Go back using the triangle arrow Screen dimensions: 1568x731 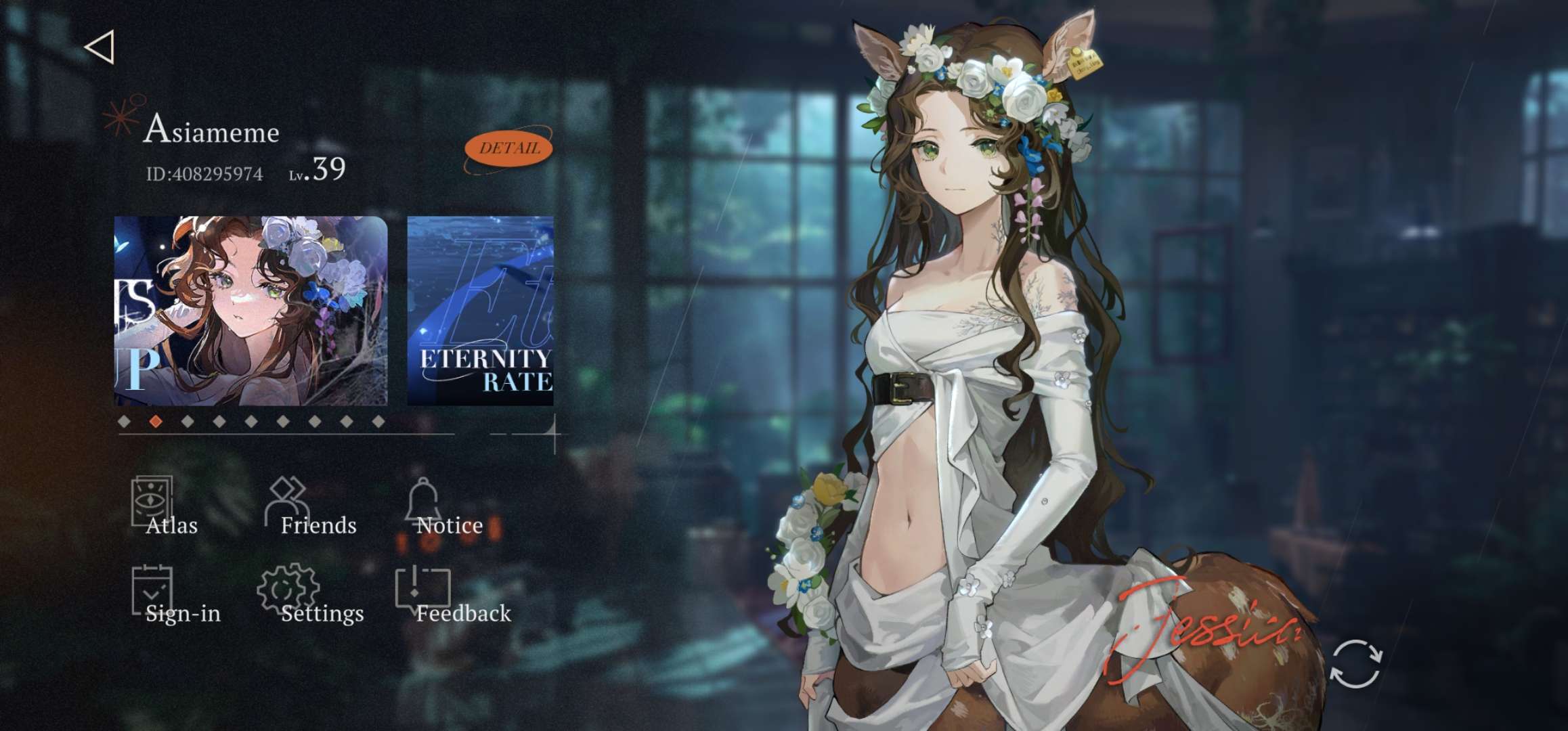pyautogui.click(x=100, y=47)
